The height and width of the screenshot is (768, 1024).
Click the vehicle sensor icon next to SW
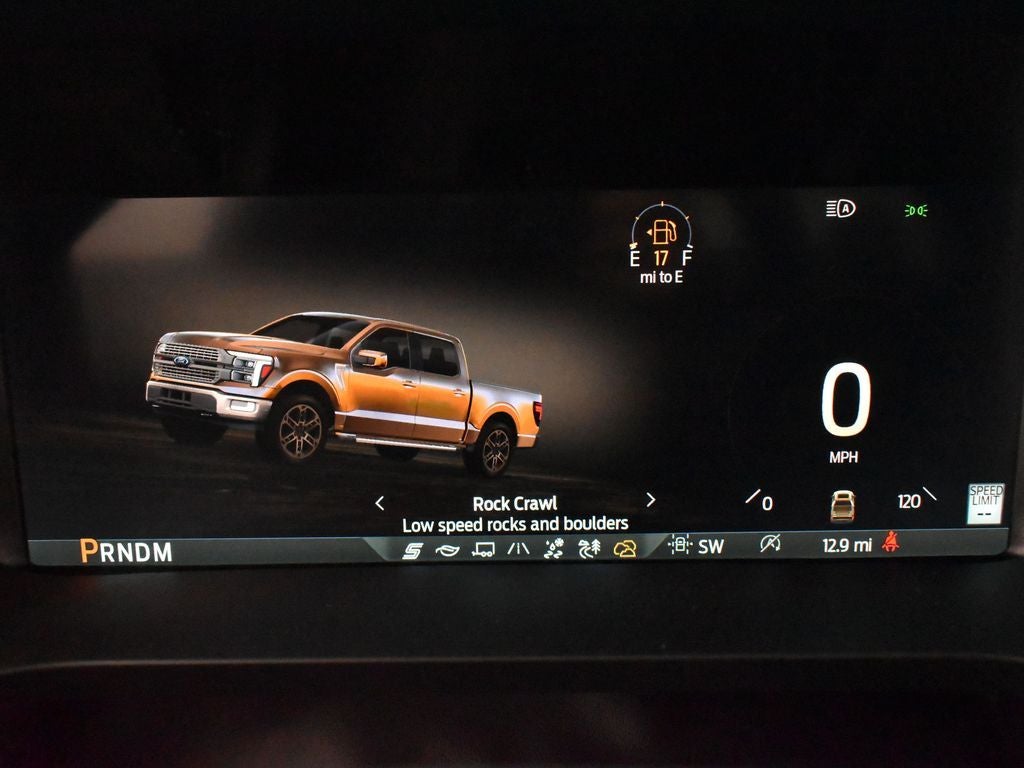coord(680,545)
